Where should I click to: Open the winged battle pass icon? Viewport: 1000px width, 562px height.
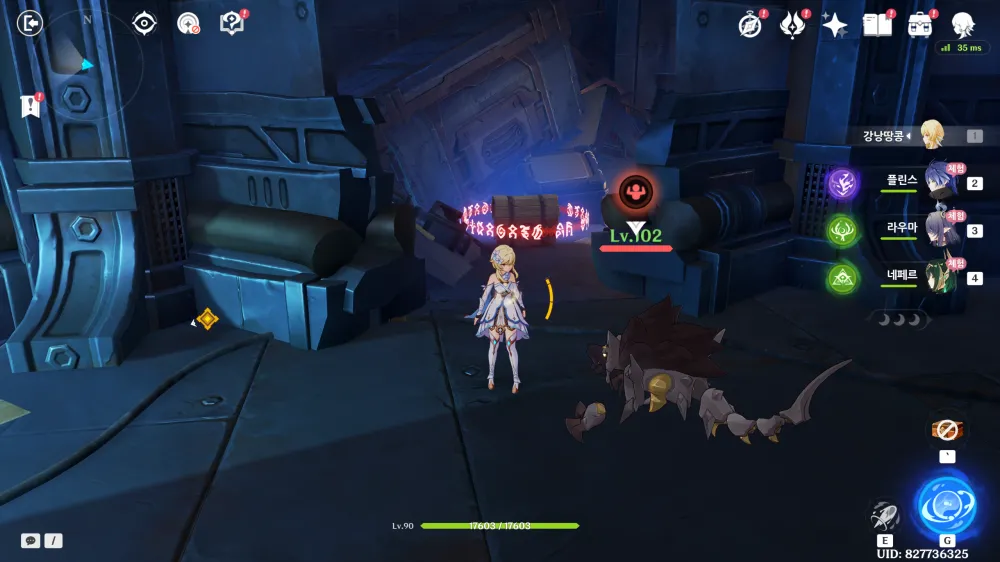[793, 25]
